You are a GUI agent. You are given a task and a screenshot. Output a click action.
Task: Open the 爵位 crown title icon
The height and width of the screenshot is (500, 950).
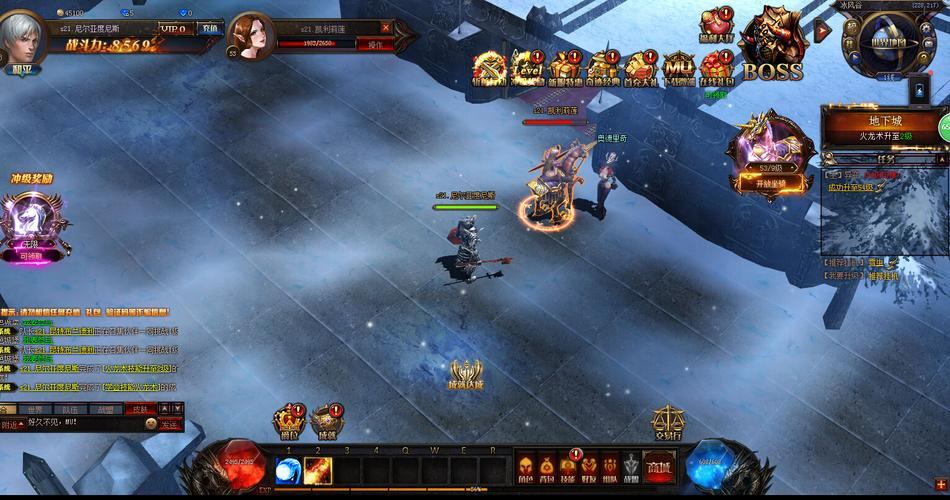[289, 422]
